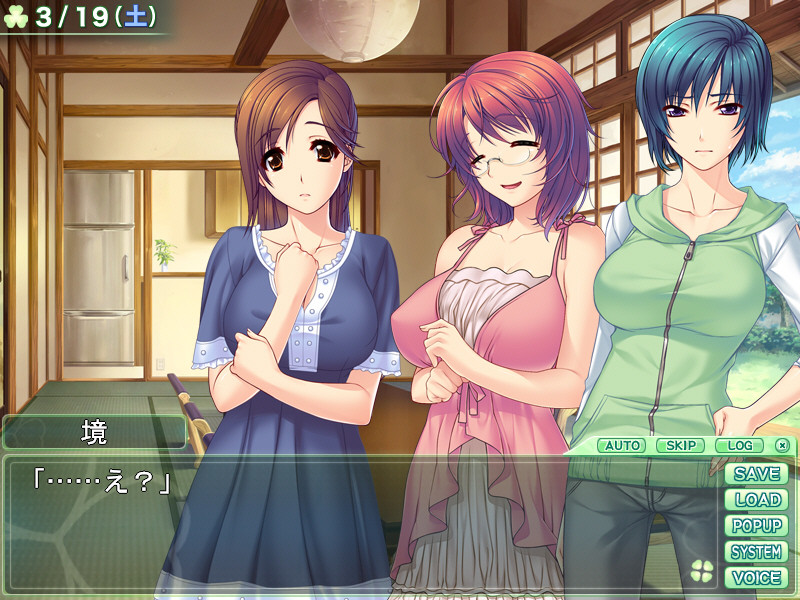Open the LOAD menu
The height and width of the screenshot is (600, 800).
[756, 500]
